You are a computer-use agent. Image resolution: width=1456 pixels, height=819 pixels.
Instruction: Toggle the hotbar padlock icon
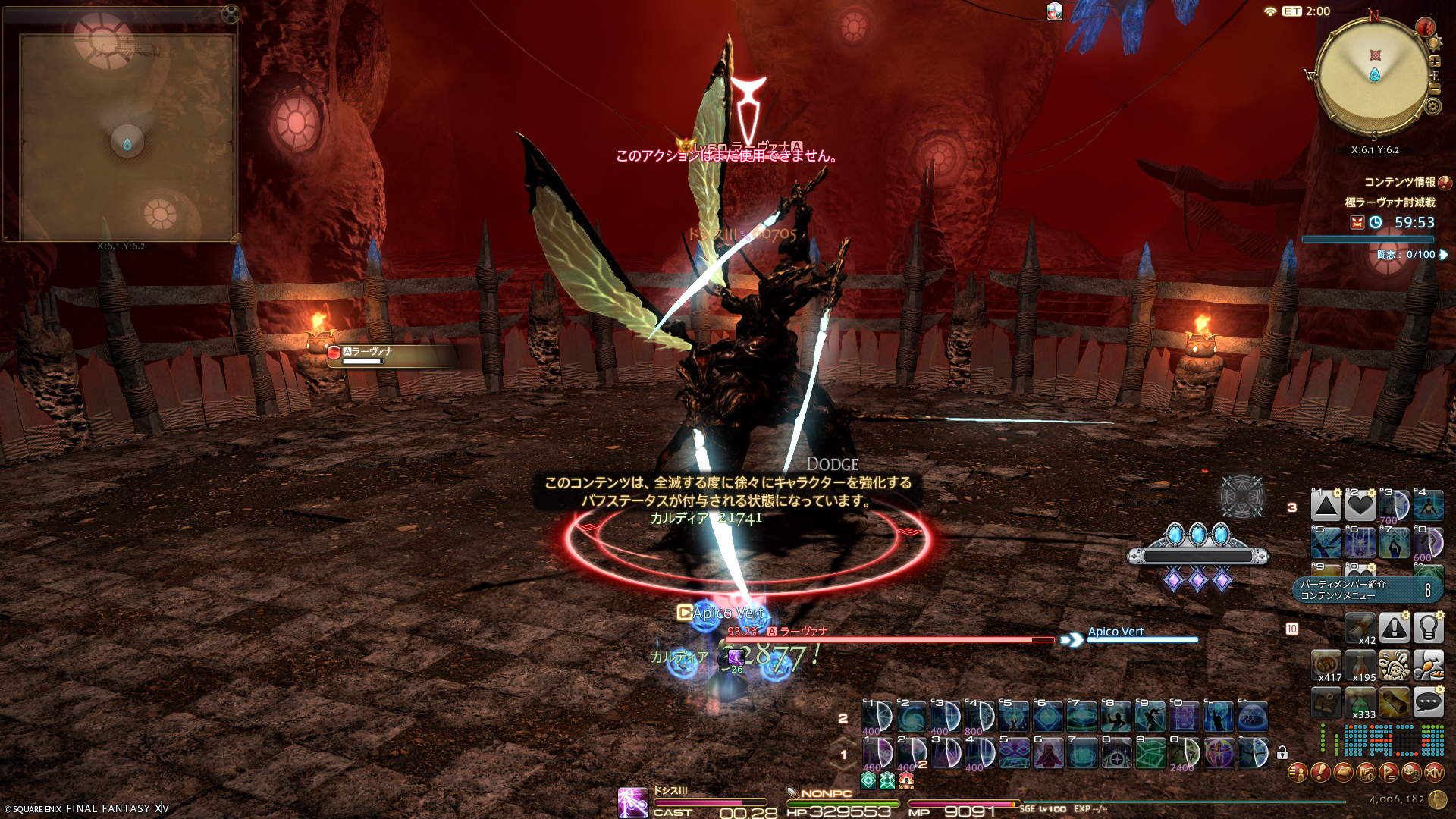point(1282,753)
